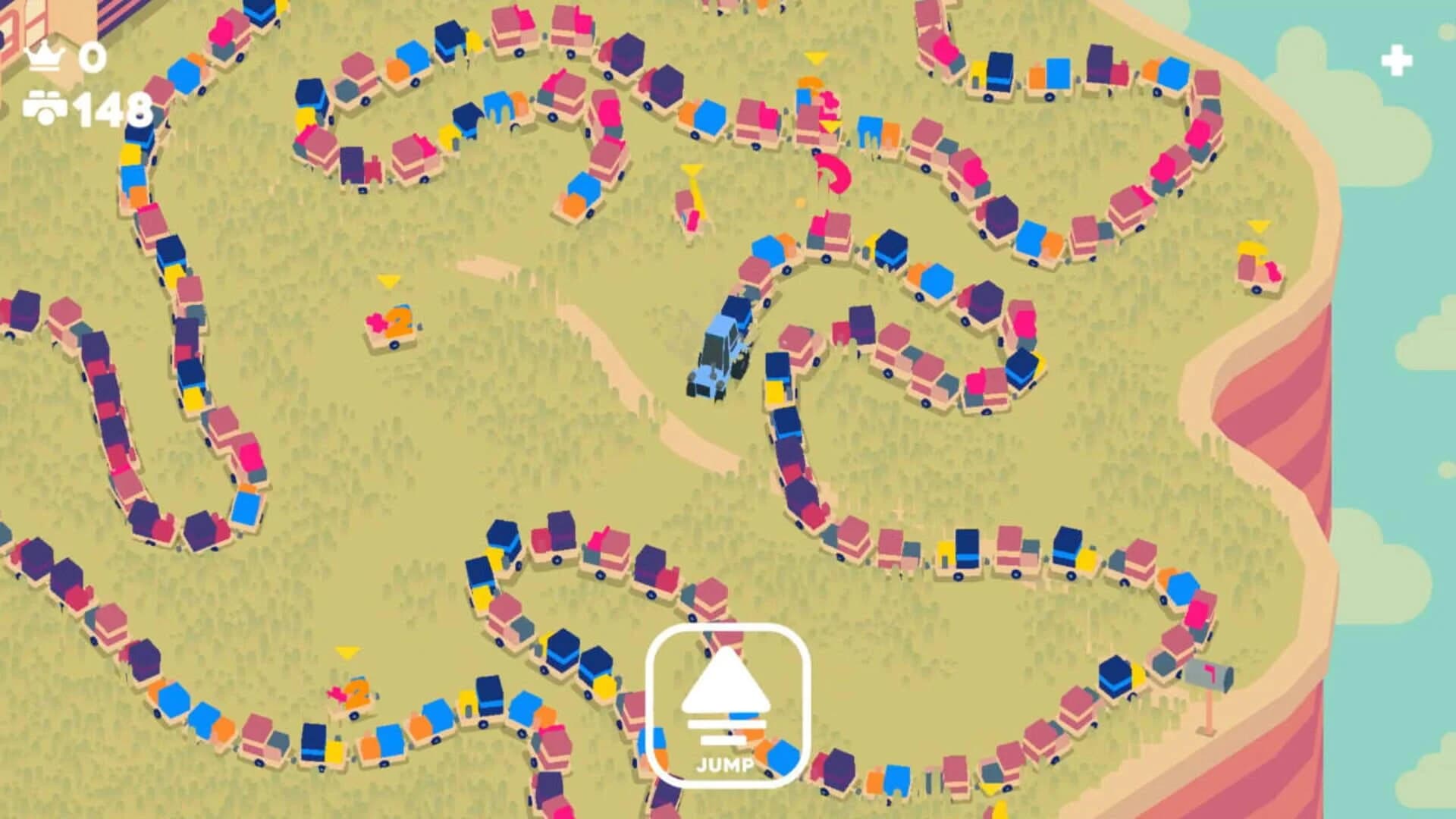The height and width of the screenshot is (819, 1456).
Task: Click the yellow flag on the far right wagon
Action: pyautogui.click(x=1257, y=226)
